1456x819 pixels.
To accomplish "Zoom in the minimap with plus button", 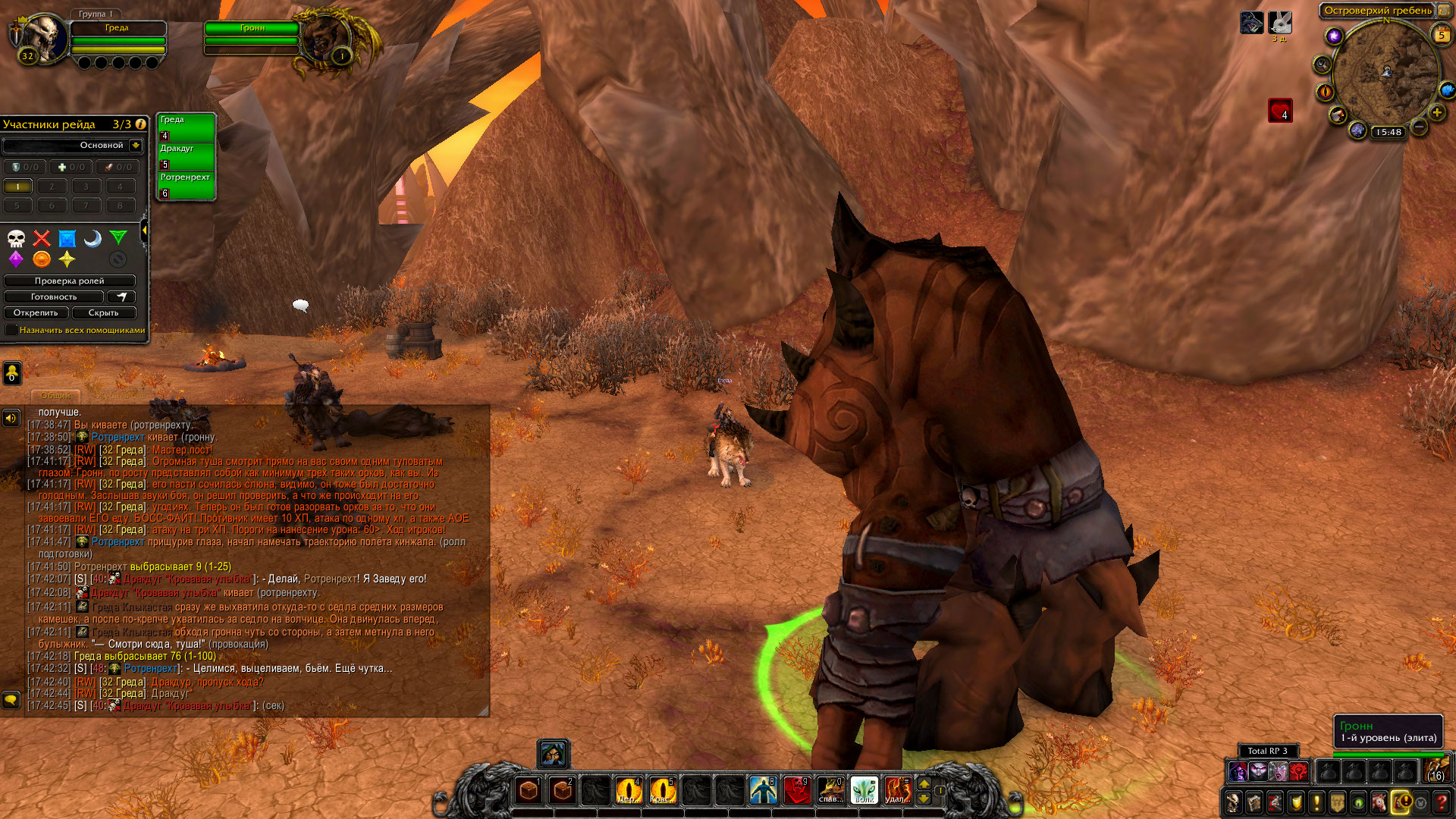I will pyautogui.click(x=1436, y=112).
